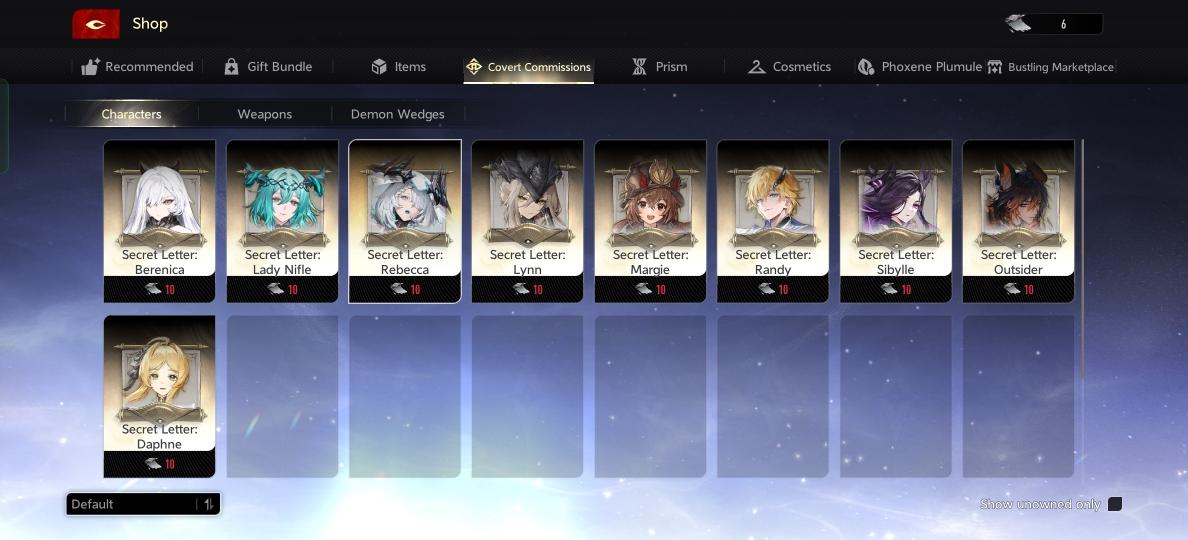Switch to Bustling Marketplace tab
The image size is (1188, 540).
[1050, 67]
